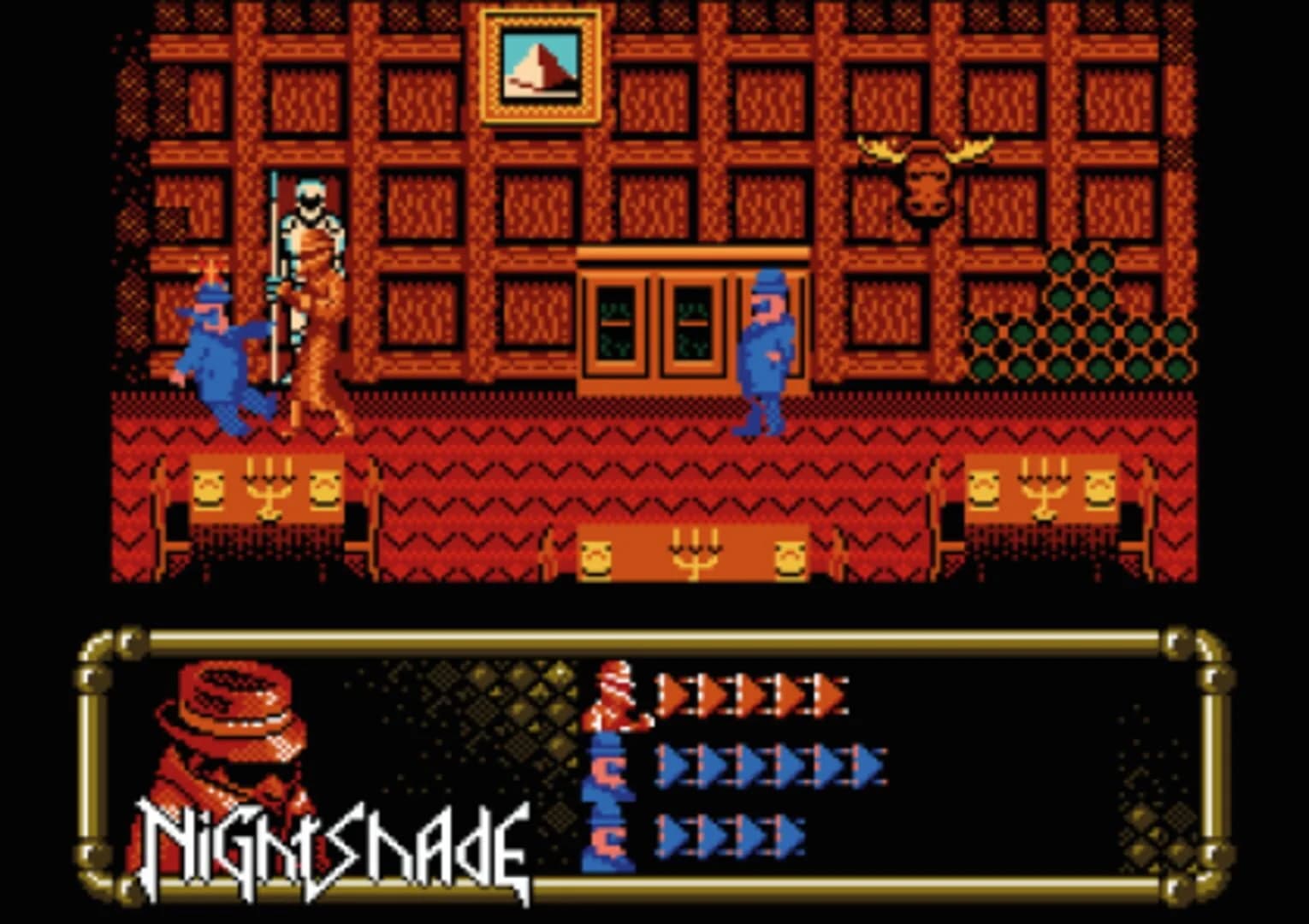Image resolution: width=1309 pixels, height=924 pixels.
Task: Open the left double window pane
Action: point(618,325)
